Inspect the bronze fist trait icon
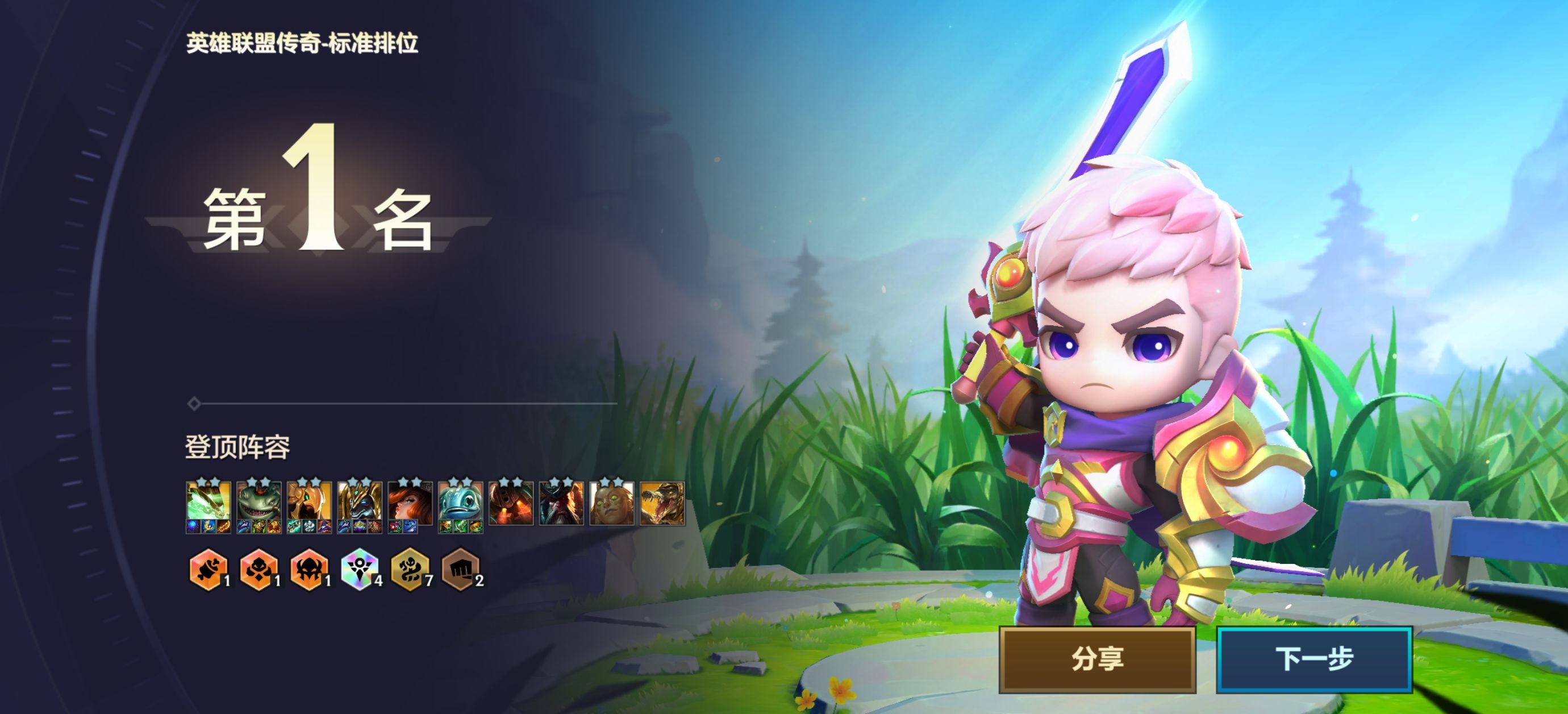1568x714 pixels. pos(460,571)
